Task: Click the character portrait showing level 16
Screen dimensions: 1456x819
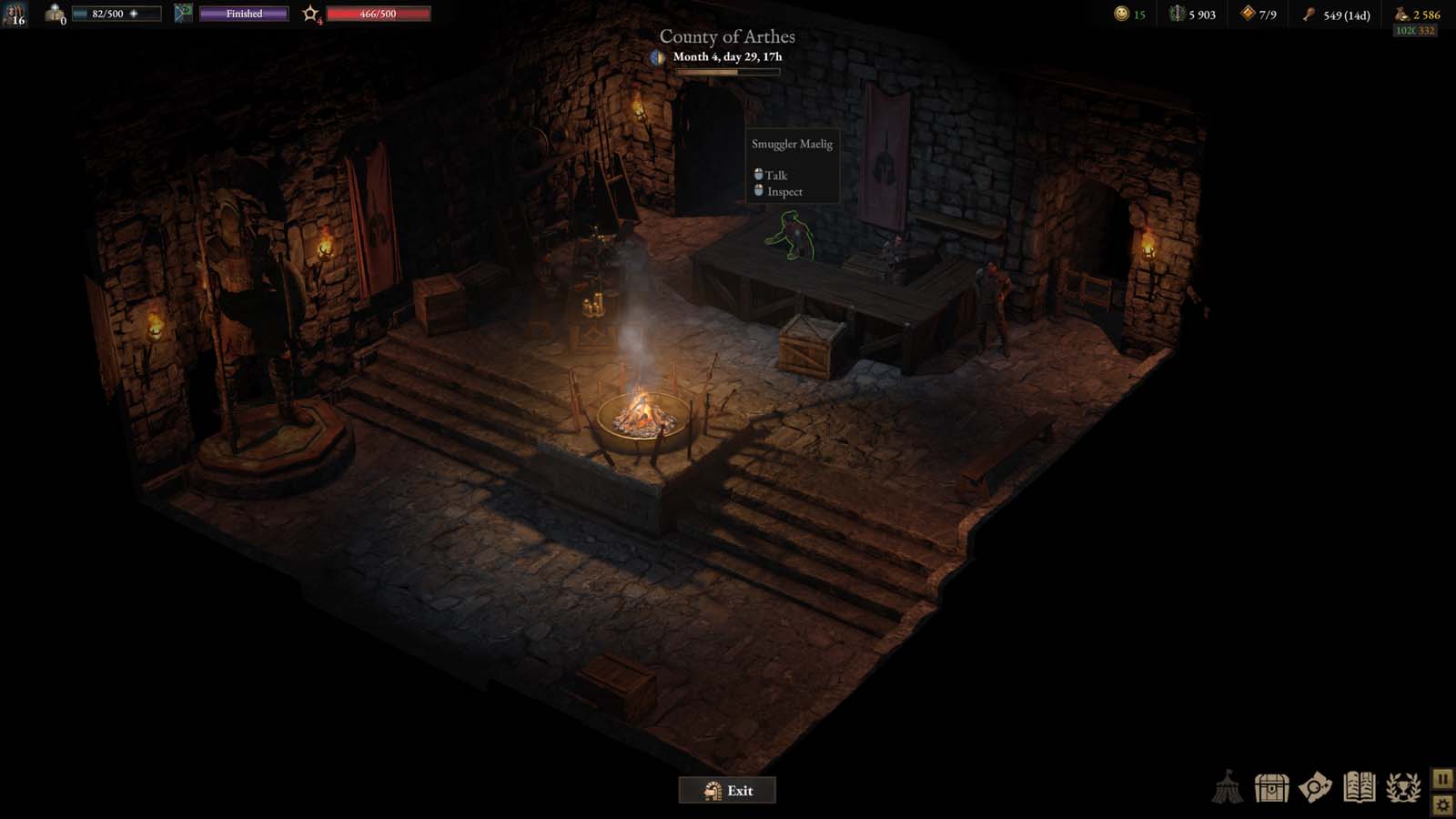Action: tap(13, 13)
